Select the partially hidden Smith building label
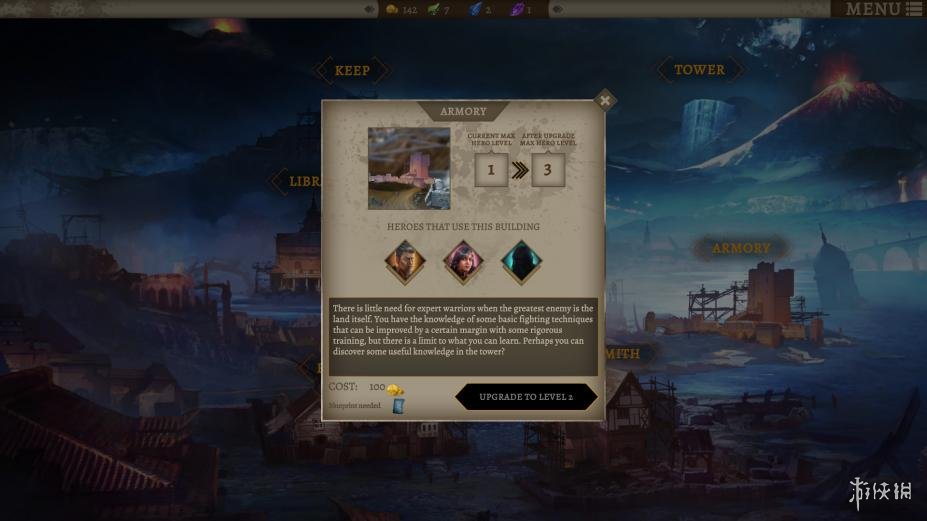This screenshot has width=927, height=521. pos(621,353)
